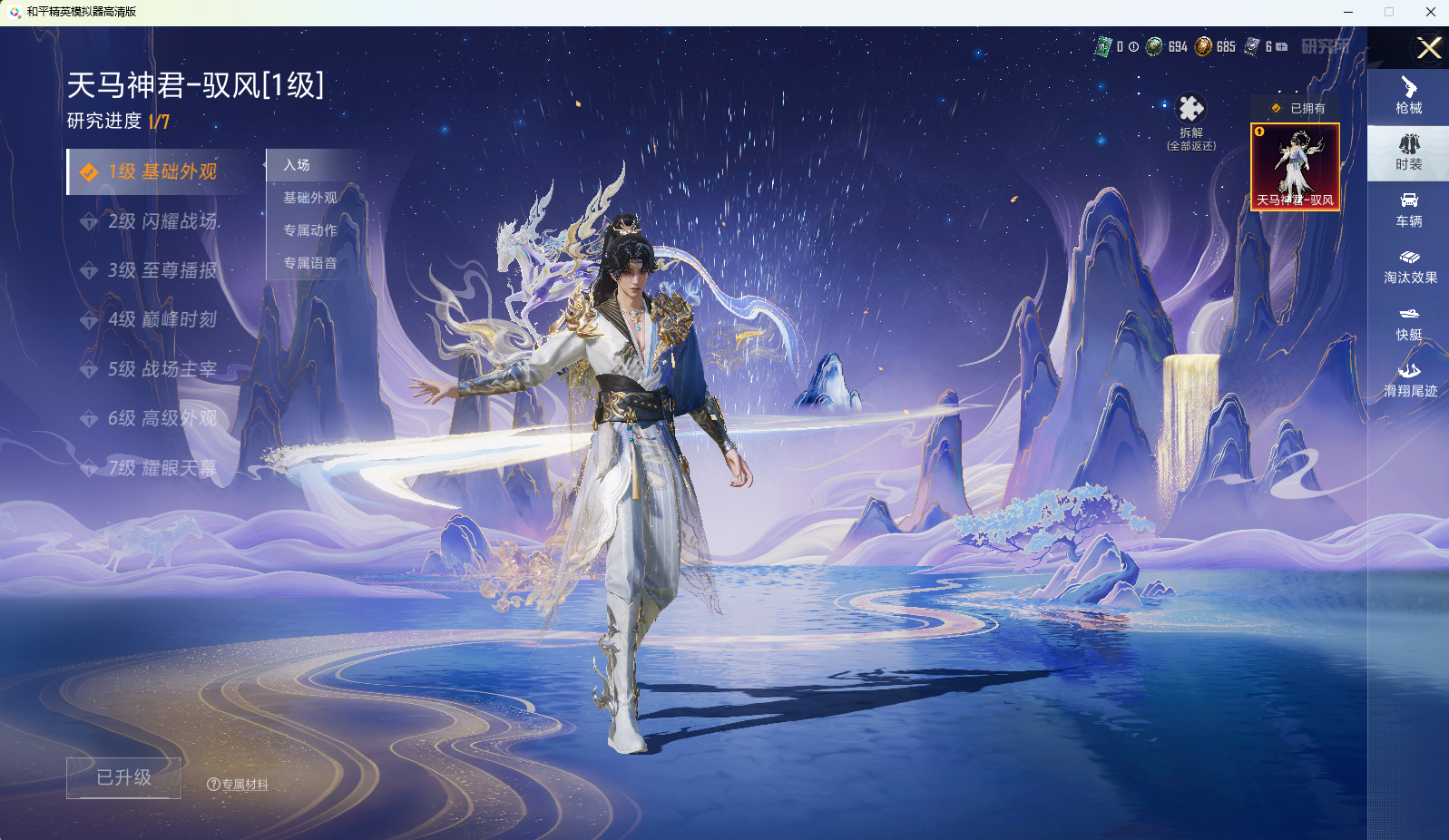Close the research screen with the X
Viewport: 1449px width, 840px height.
click(x=1429, y=48)
